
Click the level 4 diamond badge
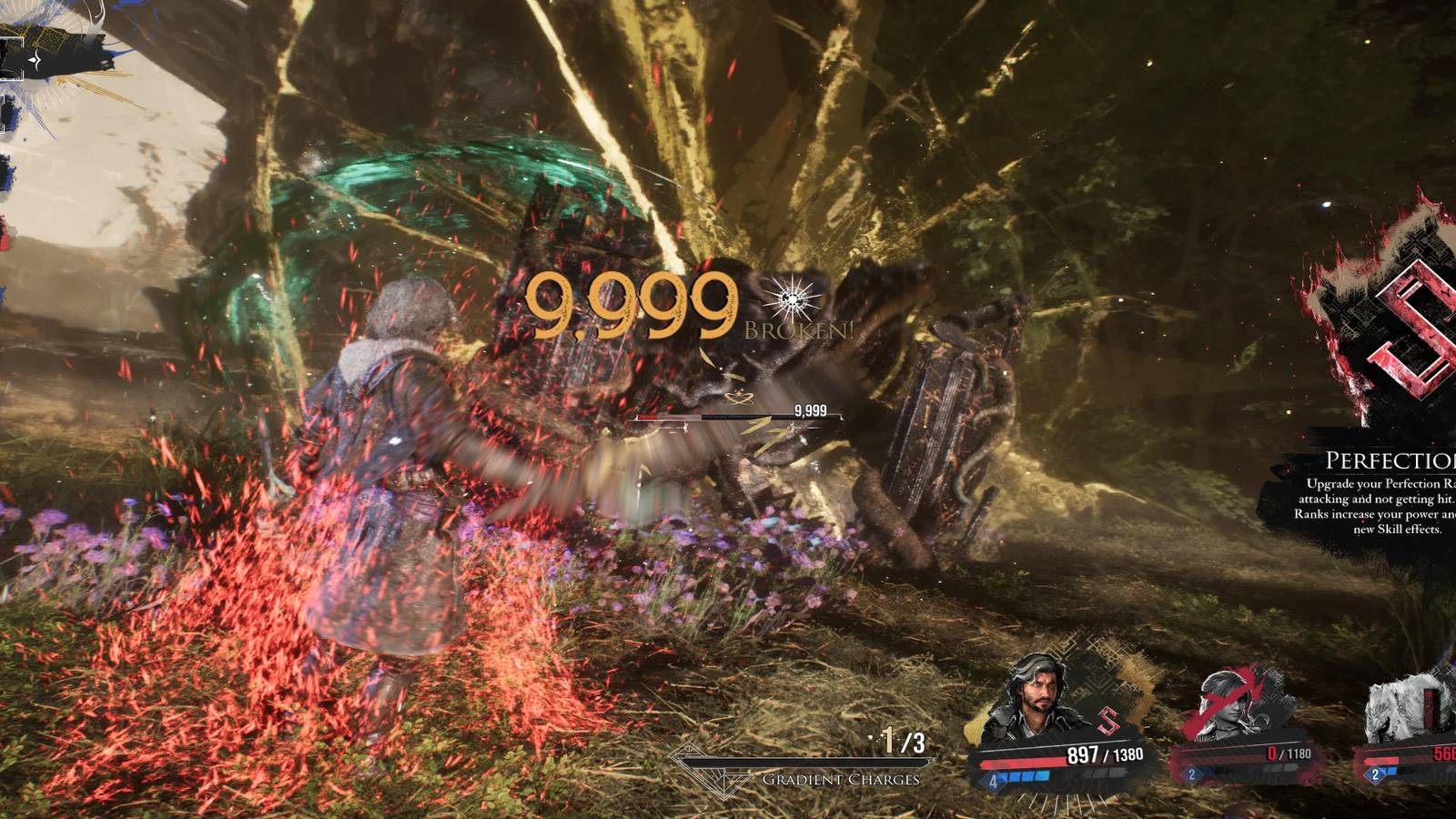click(993, 781)
